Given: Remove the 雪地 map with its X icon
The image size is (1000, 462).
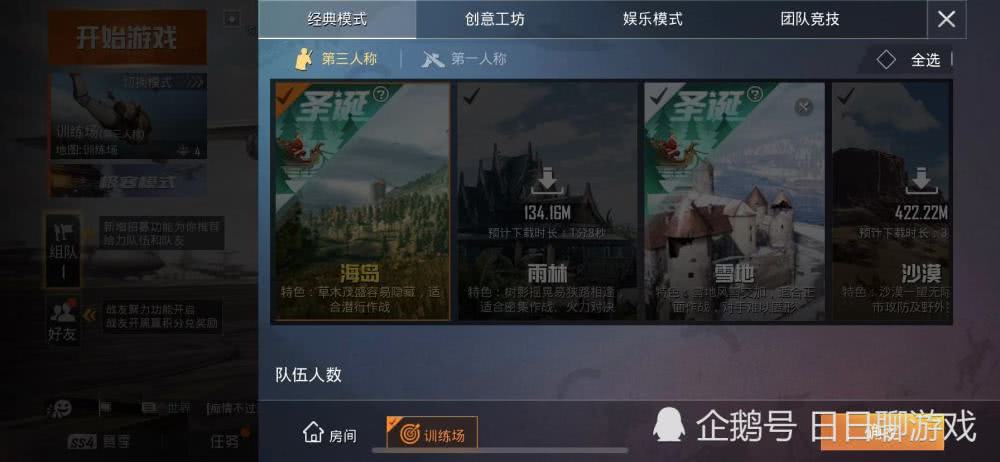Looking at the screenshot, I should [x=803, y=107].
